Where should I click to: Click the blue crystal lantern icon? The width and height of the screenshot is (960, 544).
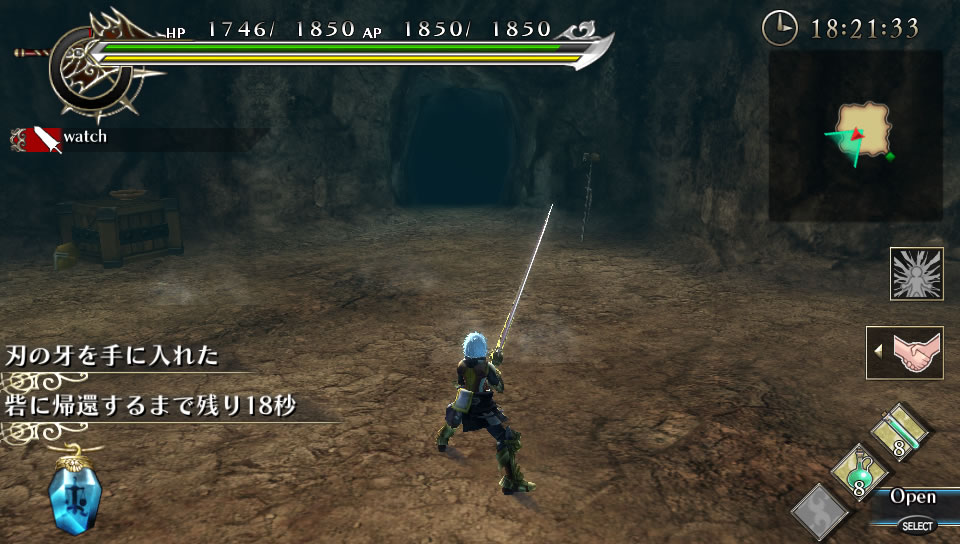[x=74, y=496]
